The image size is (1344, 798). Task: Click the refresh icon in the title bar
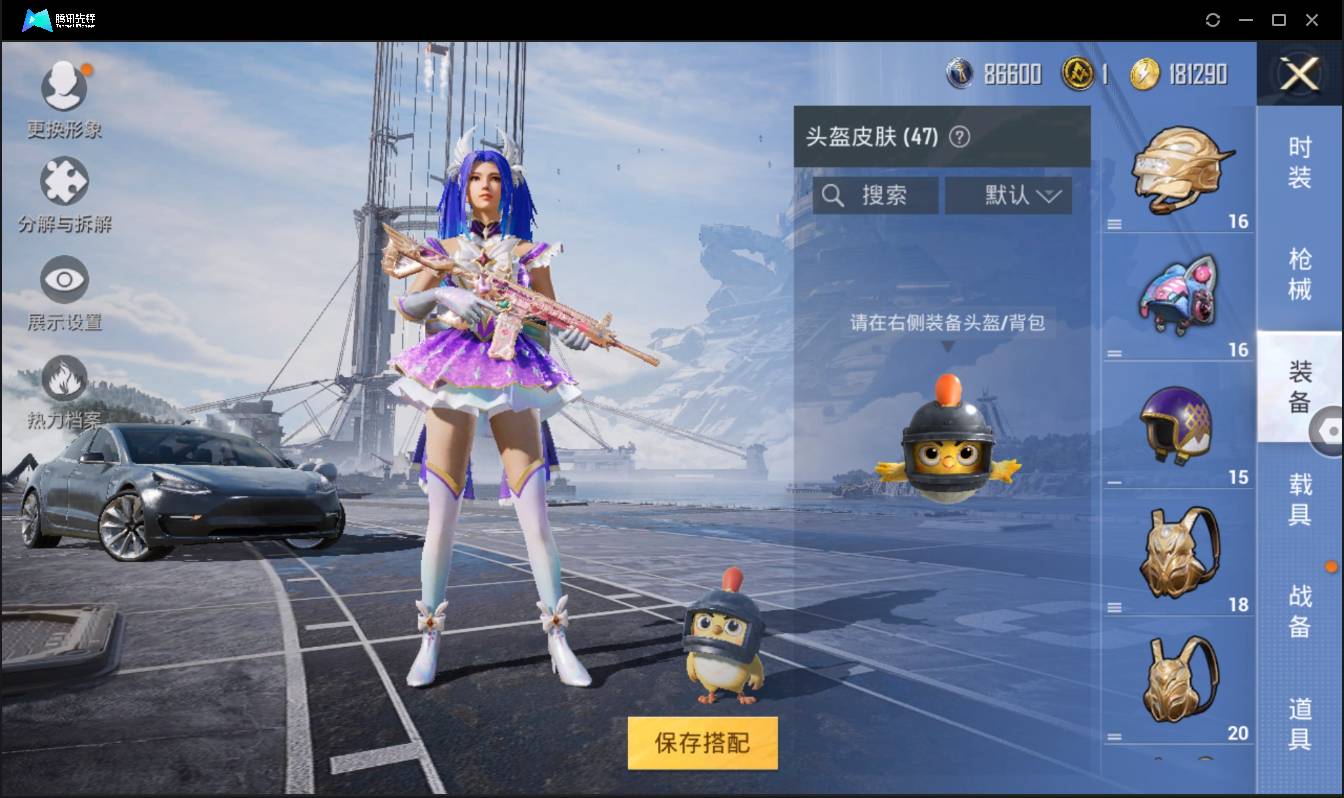click(1214, 19)
